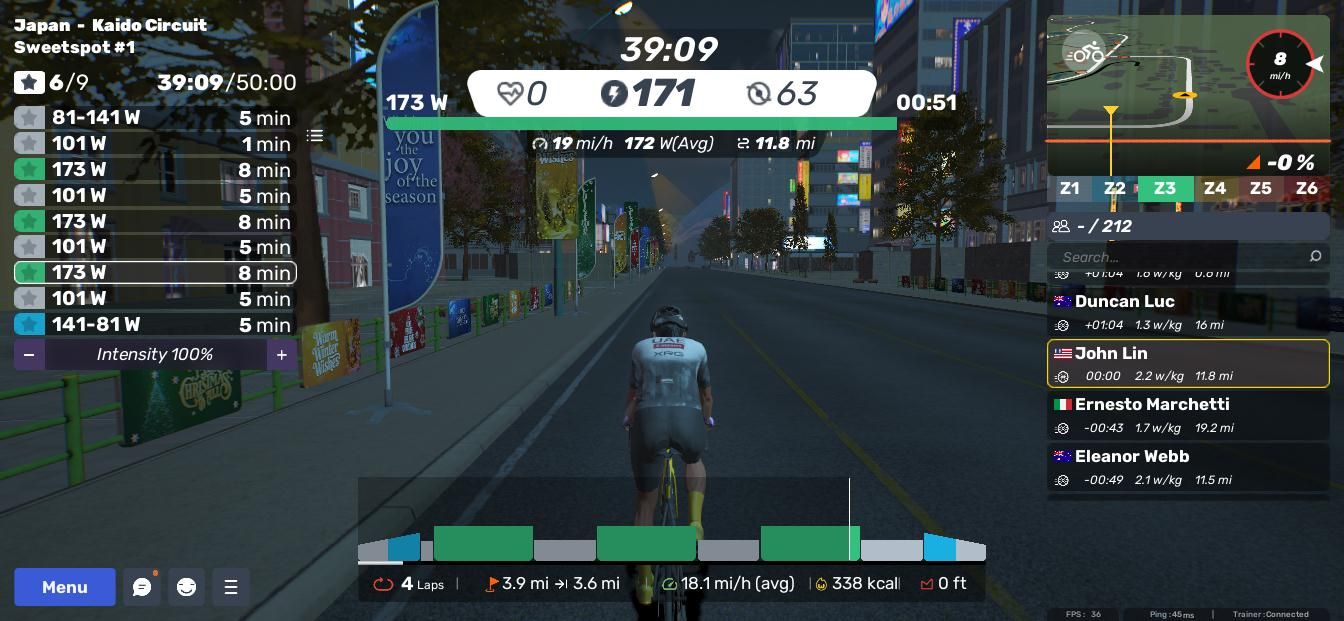Decrease workout intensity with minus button
1344x621 pixels.
point(29,355)
